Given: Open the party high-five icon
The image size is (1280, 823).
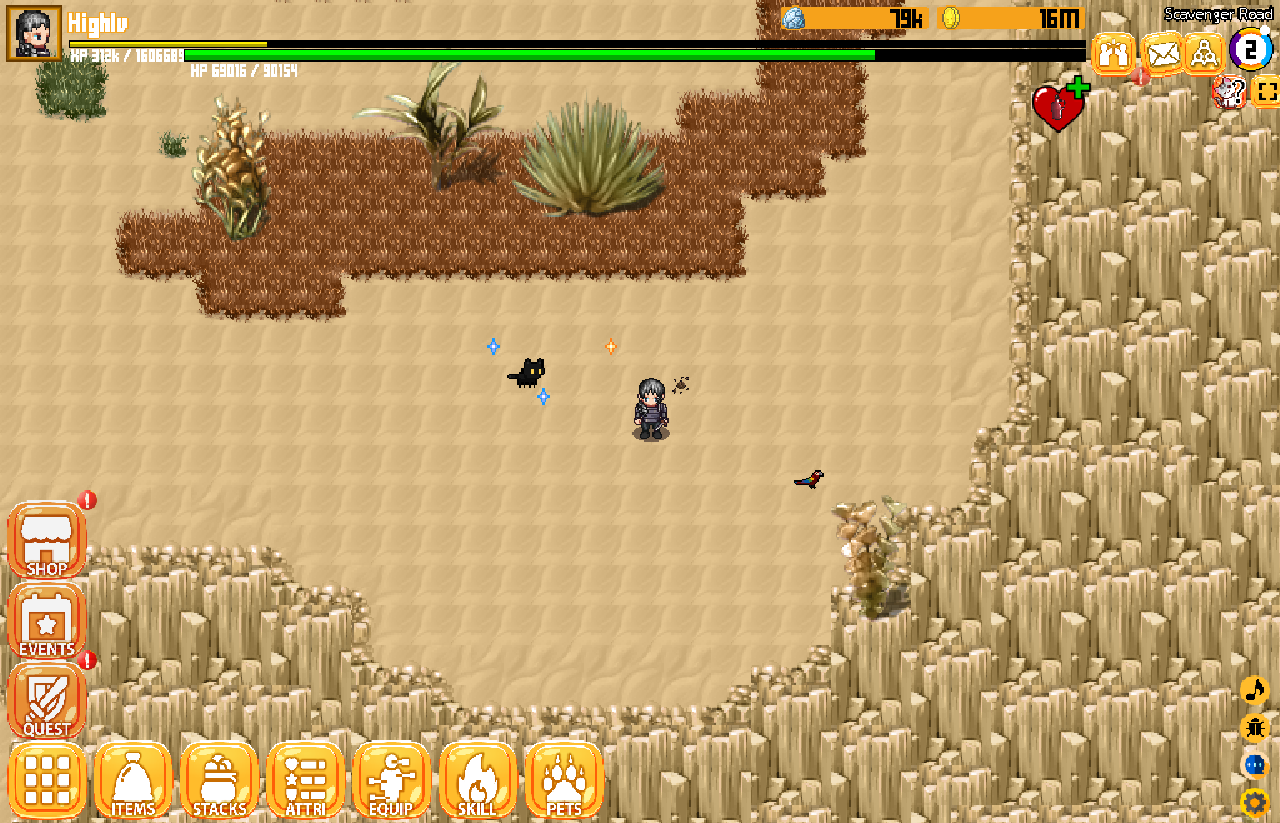Looking at the screenshot, I should click(x=1114, y=53).
